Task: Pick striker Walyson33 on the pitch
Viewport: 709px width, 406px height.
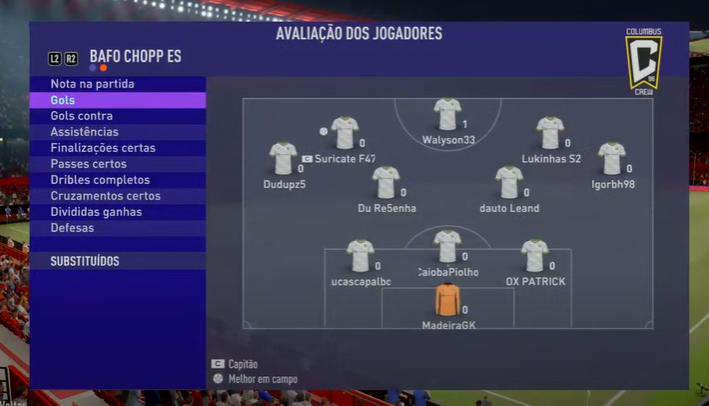Action: 447,115
